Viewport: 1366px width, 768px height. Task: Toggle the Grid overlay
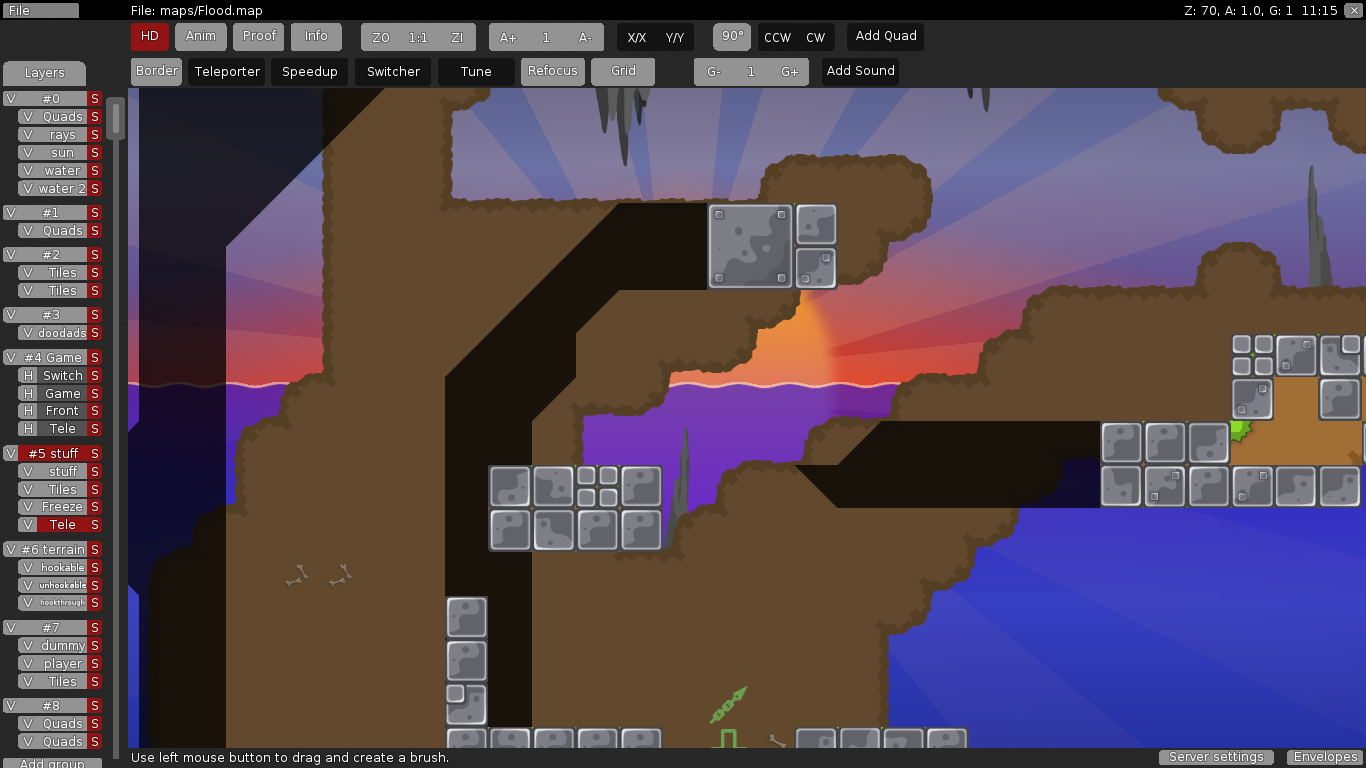[623, 71]
